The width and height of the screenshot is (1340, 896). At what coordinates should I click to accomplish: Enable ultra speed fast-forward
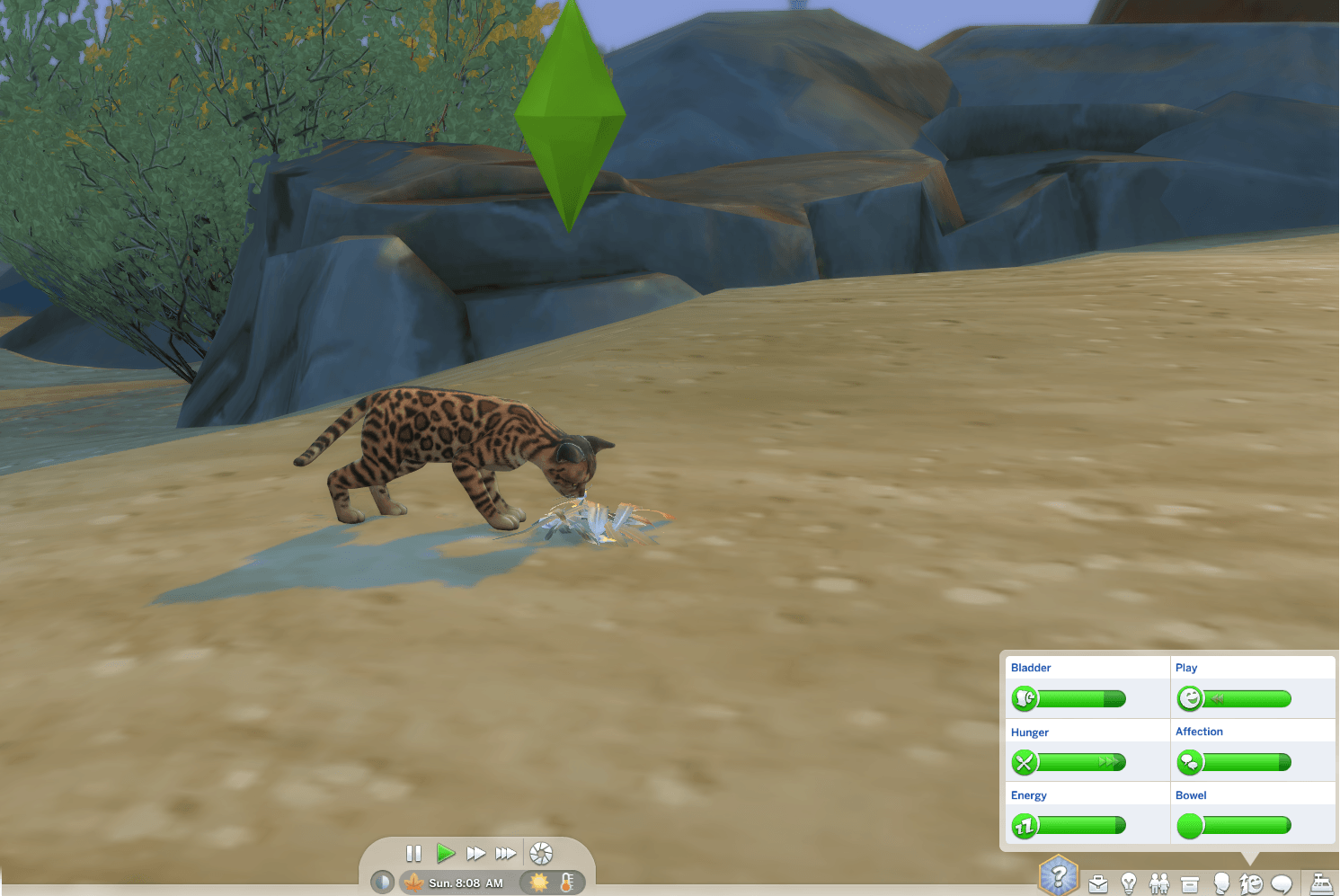[506, 852]
